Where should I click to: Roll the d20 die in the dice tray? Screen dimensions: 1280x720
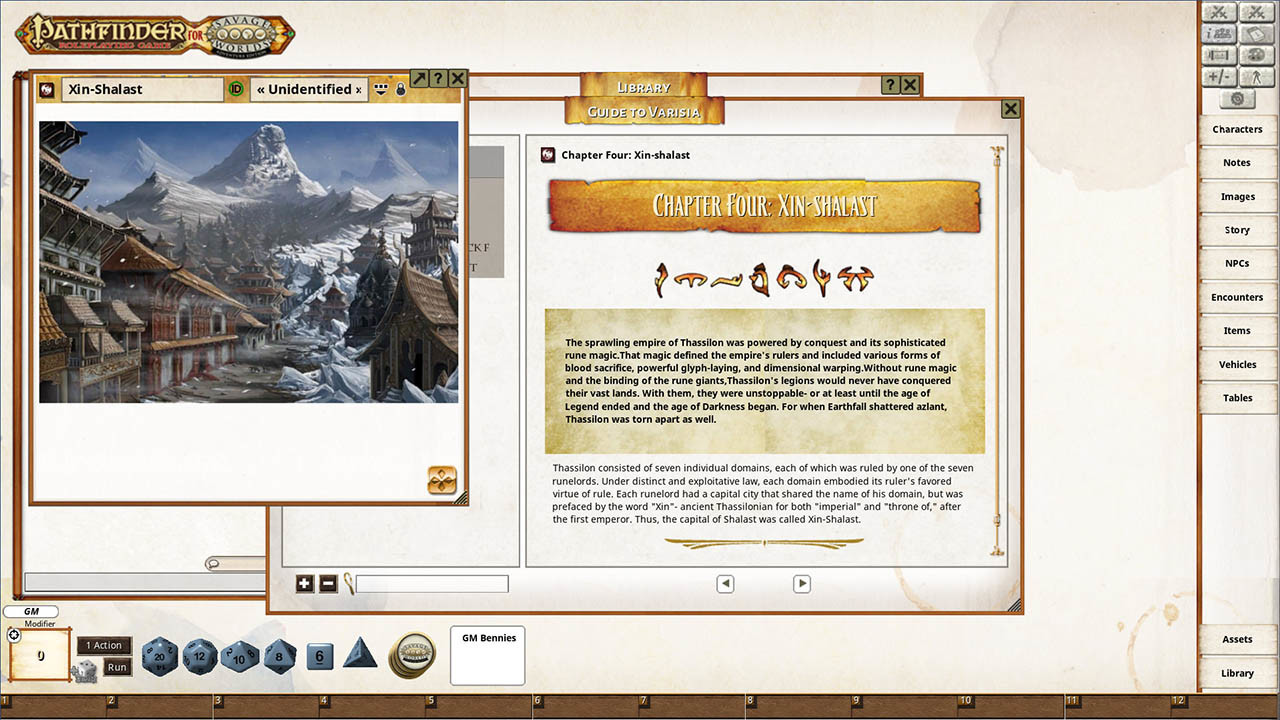click(160, 657)
